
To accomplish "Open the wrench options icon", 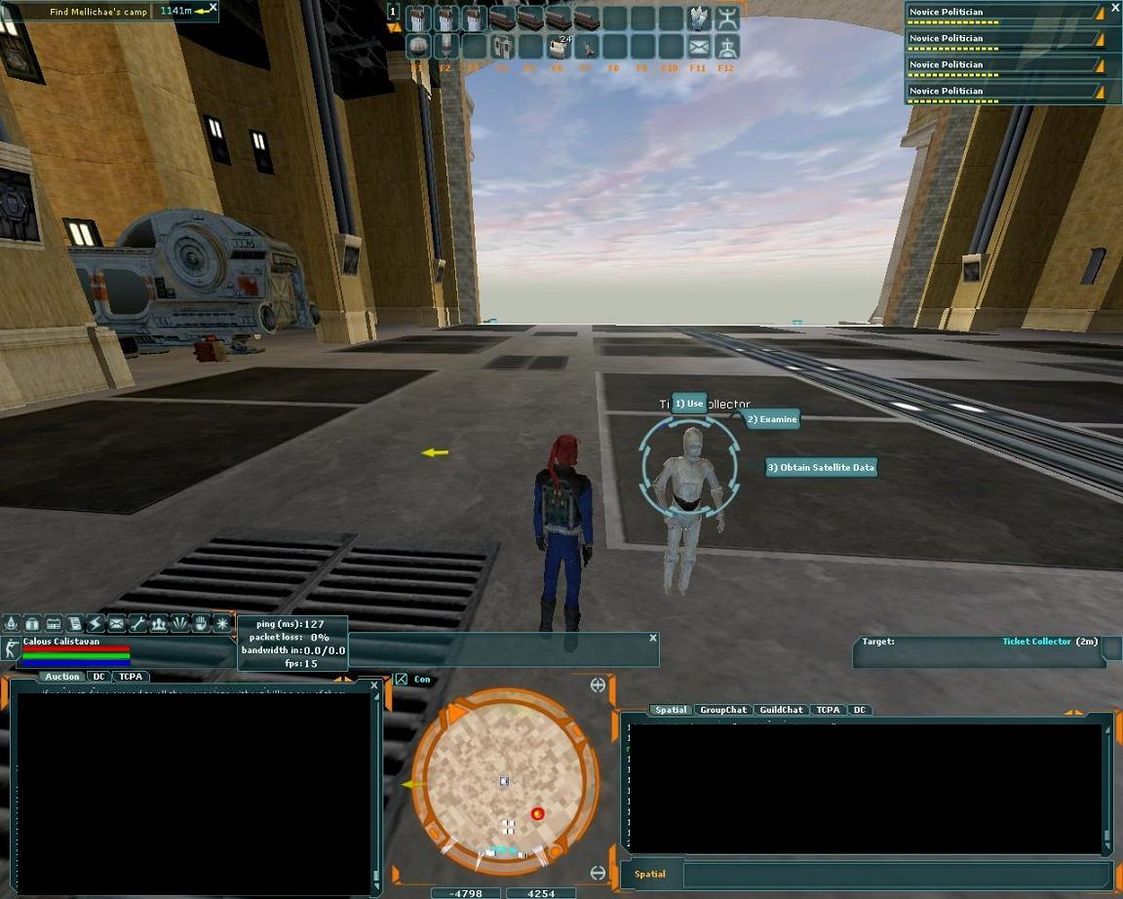I will coord(138,624).
